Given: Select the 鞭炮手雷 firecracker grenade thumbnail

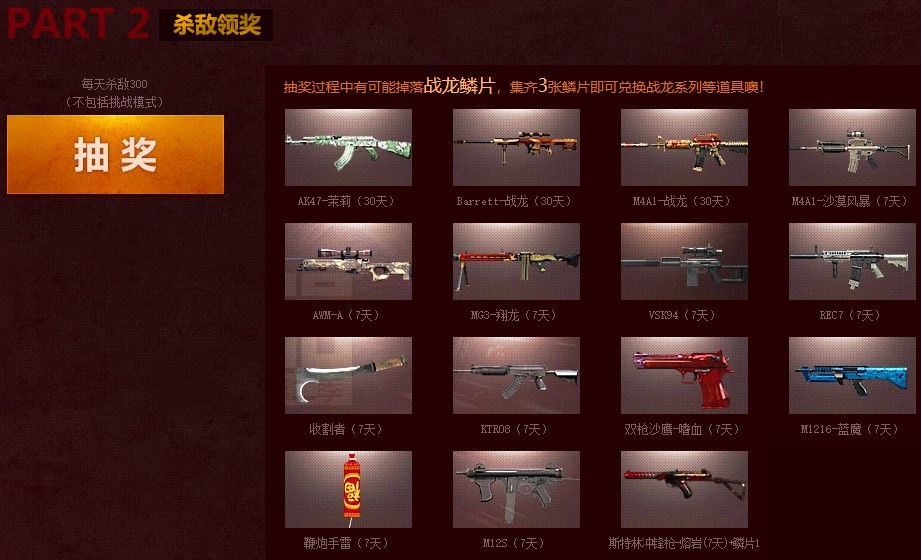Looking at the screenshot, I should coord(348,489).
